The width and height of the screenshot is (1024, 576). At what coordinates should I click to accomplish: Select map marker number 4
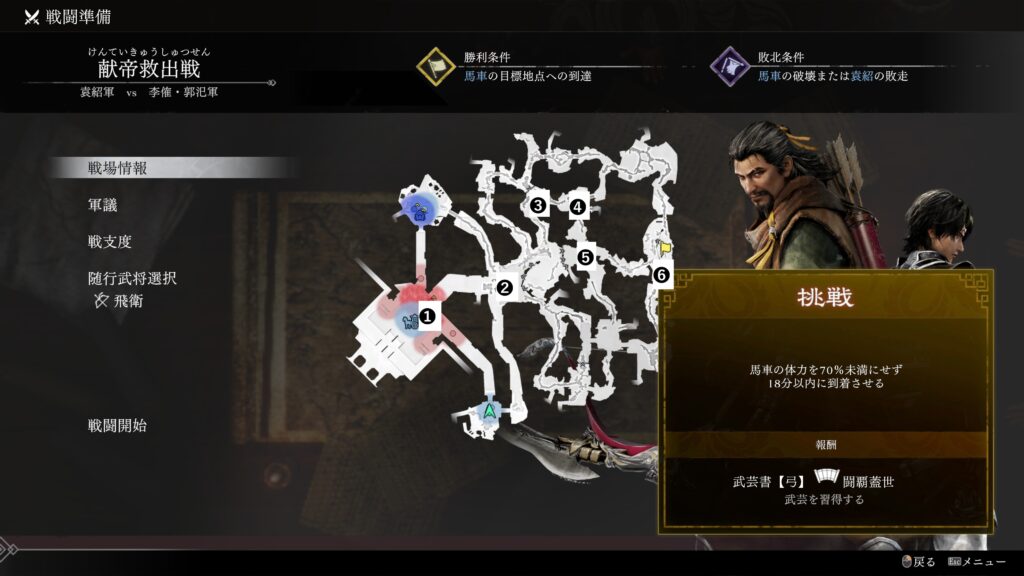pyautogui.click(x=577, y=208)
